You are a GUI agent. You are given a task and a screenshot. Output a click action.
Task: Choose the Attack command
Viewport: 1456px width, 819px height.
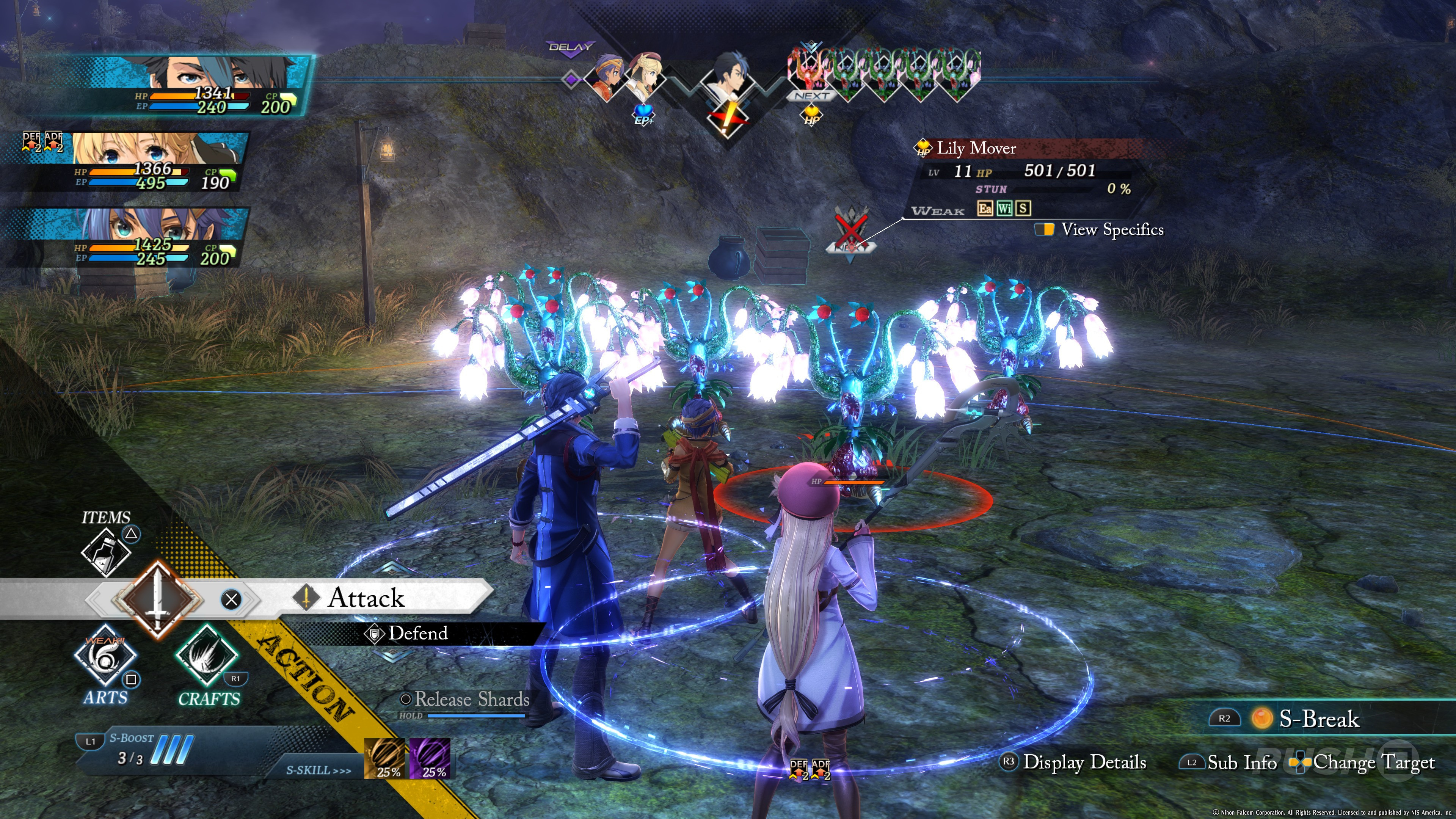366,598
